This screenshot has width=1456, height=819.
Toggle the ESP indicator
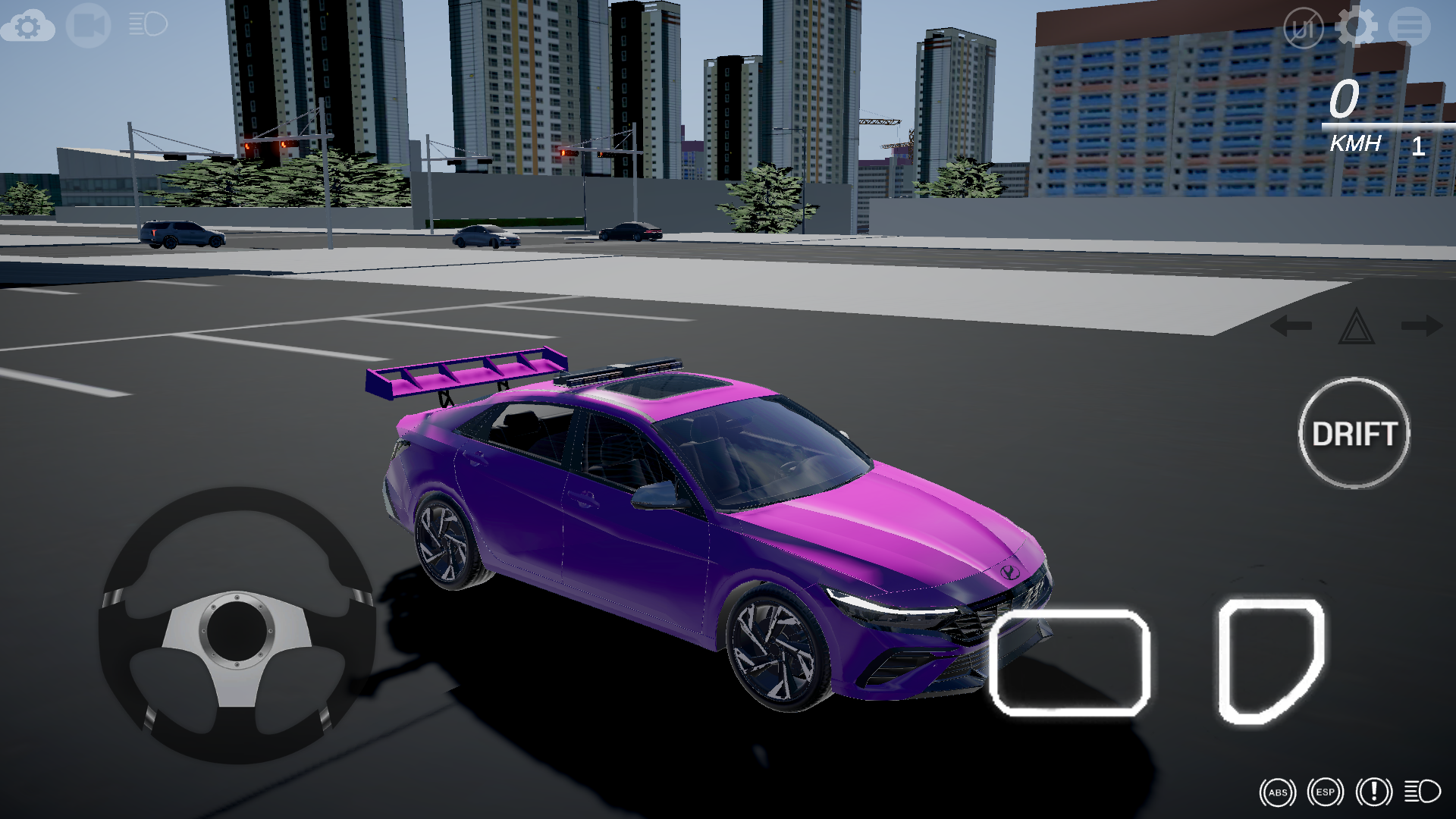[1325, 792]
